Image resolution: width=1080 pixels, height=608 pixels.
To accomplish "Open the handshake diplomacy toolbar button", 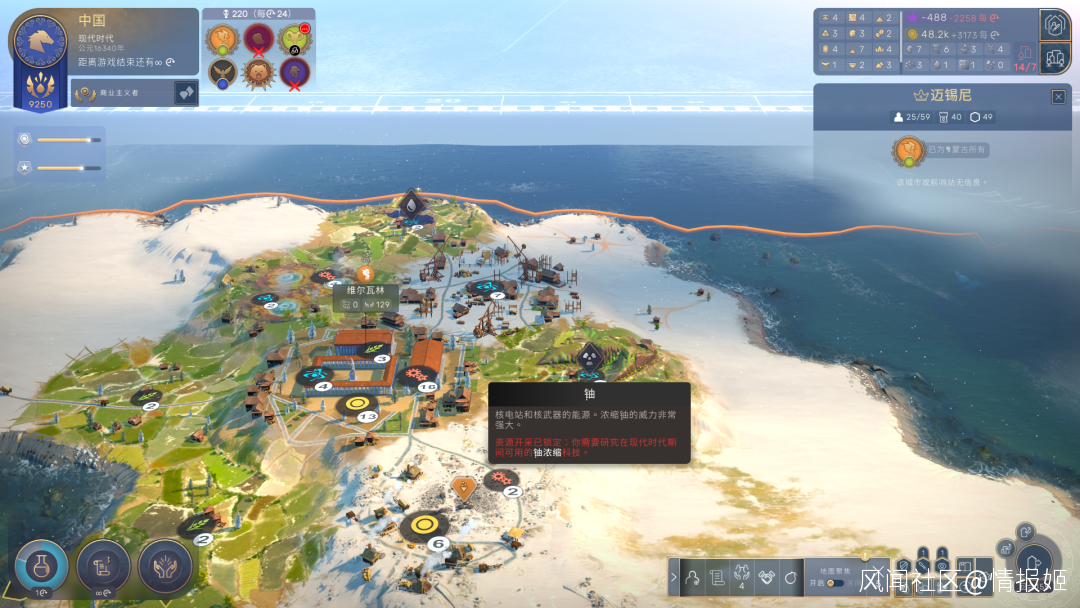I will coord(765,577).
